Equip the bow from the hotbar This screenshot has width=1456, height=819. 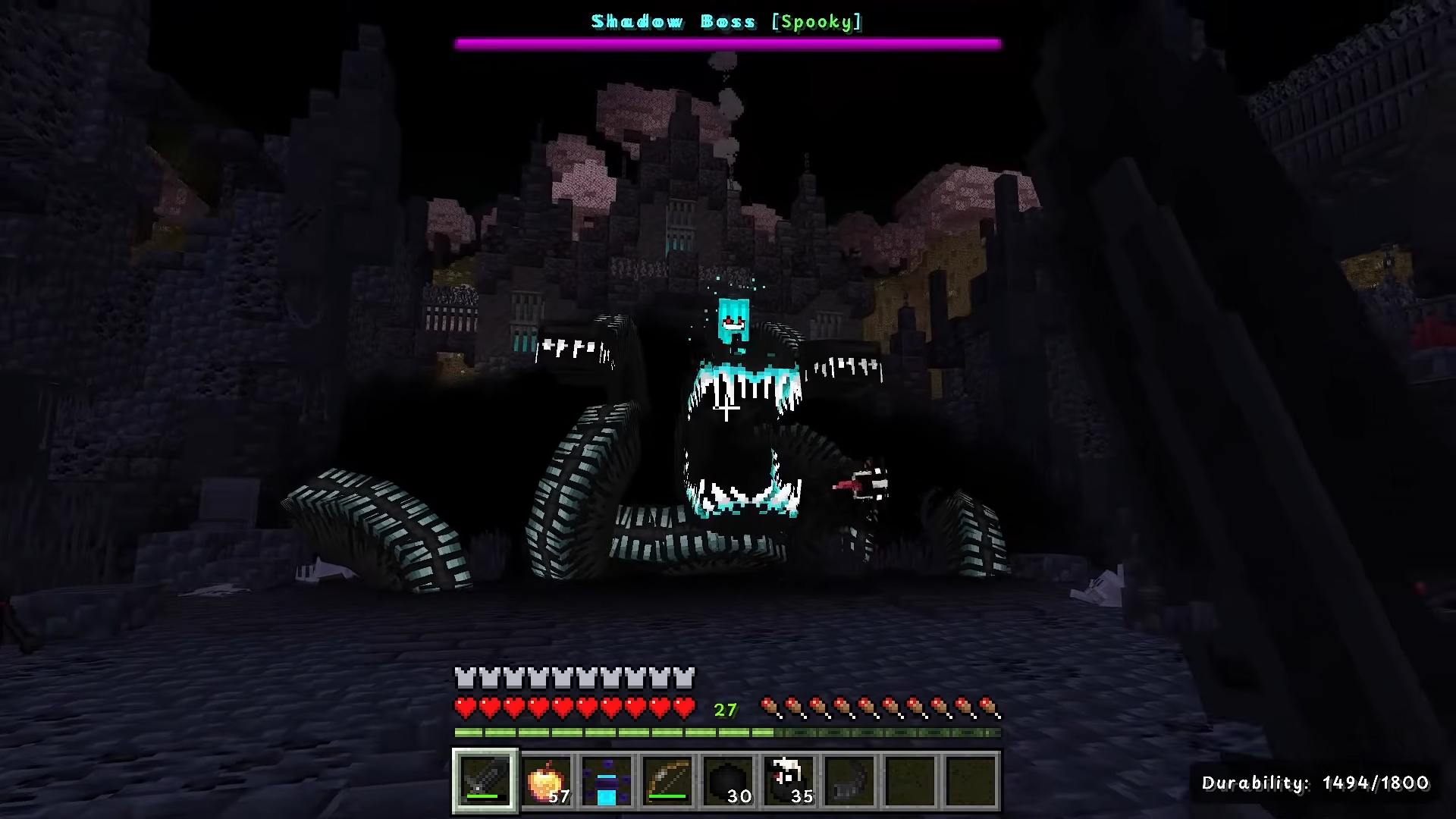tap(667, 780)
